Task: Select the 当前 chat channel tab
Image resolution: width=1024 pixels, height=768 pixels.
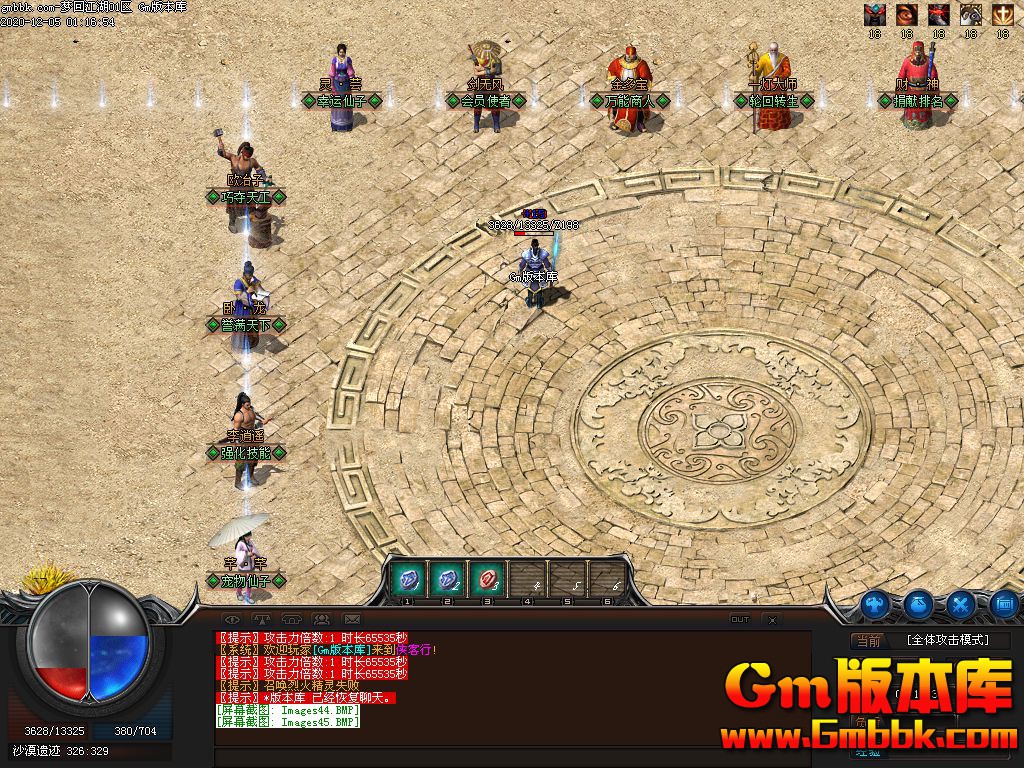Action: pyautogui.click(x=868, y=641)
